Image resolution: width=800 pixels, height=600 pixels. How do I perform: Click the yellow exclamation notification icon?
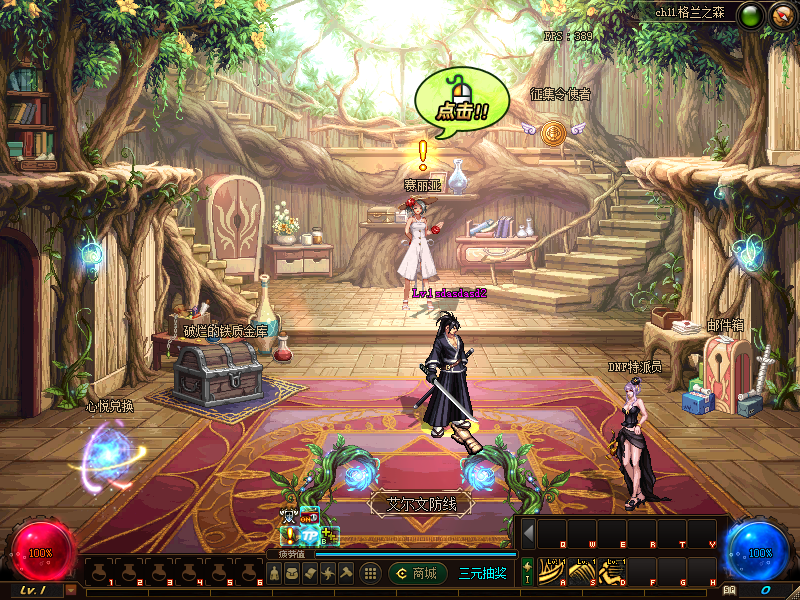[x=289, y=536]
